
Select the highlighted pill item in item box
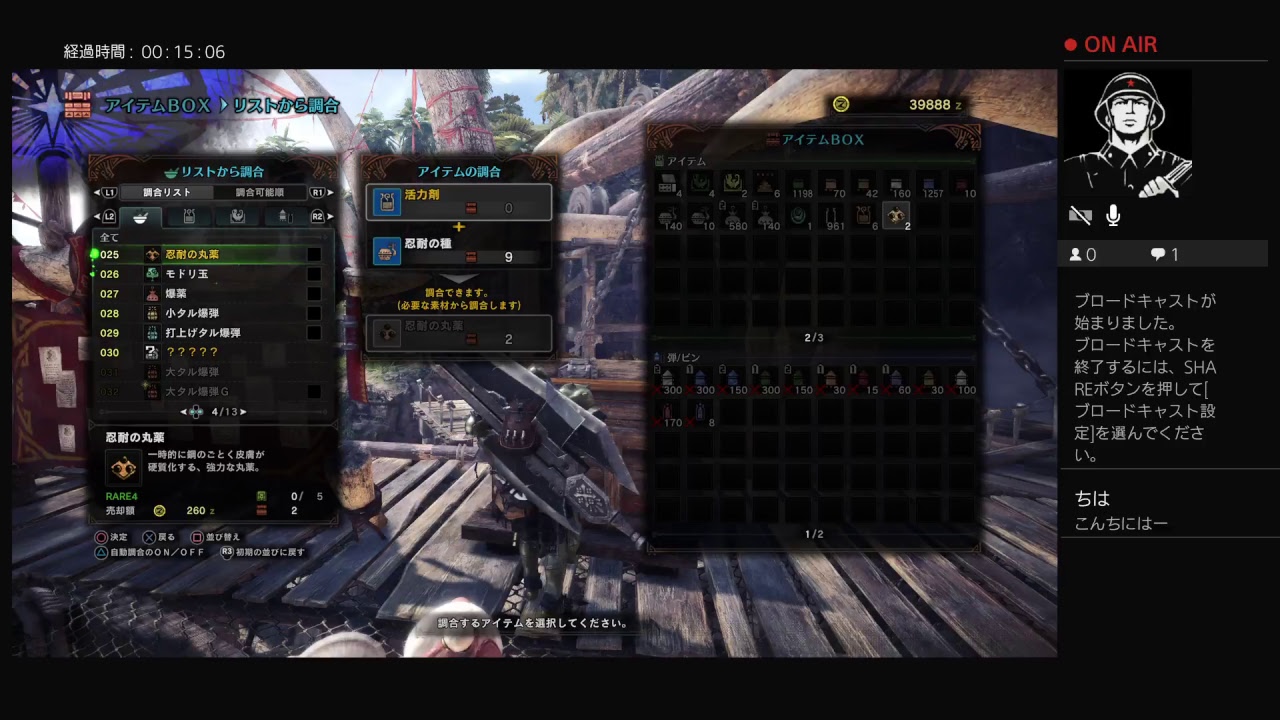click(x=896, y=214)
